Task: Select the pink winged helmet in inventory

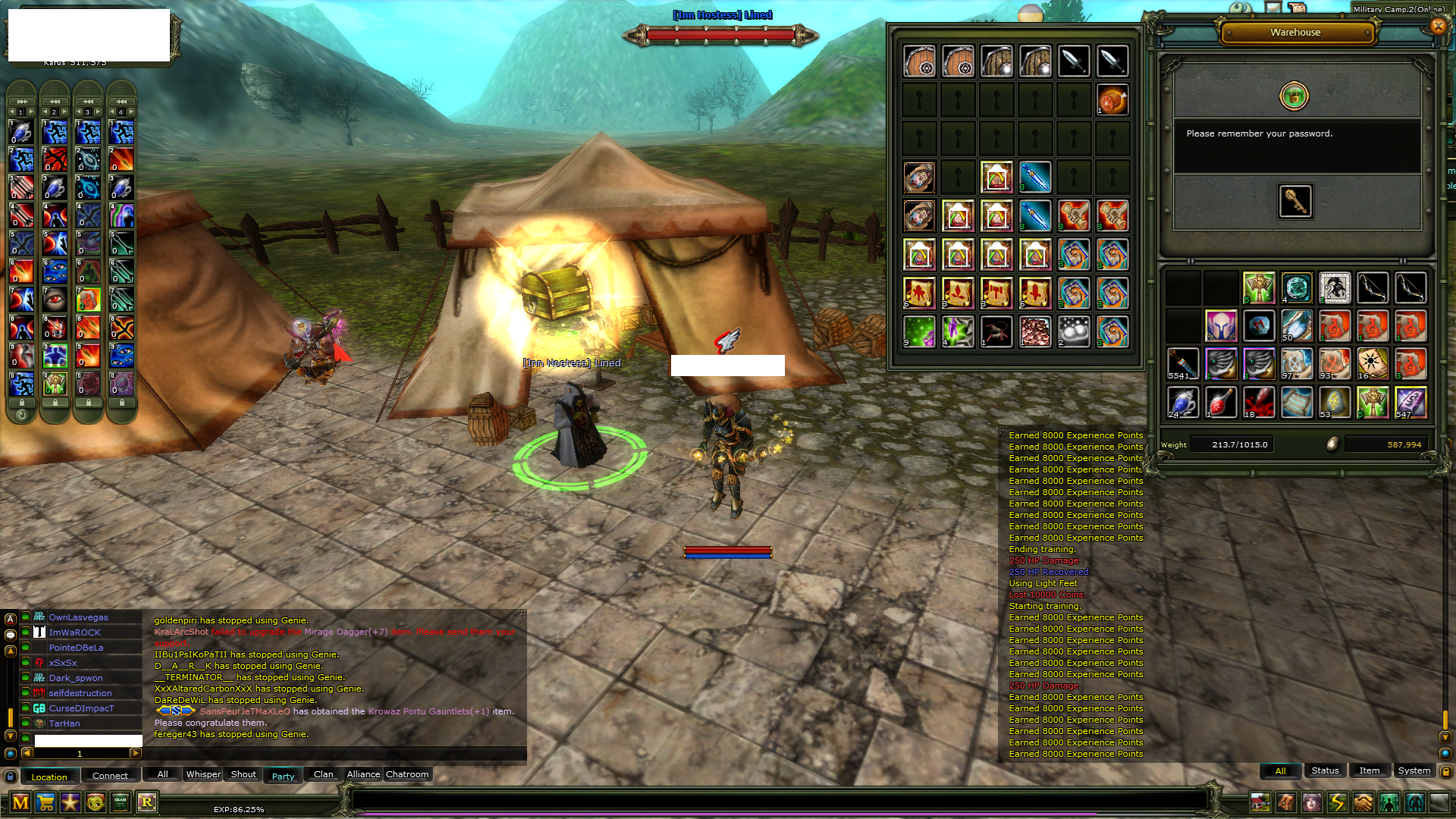Action: point(1220,326)
